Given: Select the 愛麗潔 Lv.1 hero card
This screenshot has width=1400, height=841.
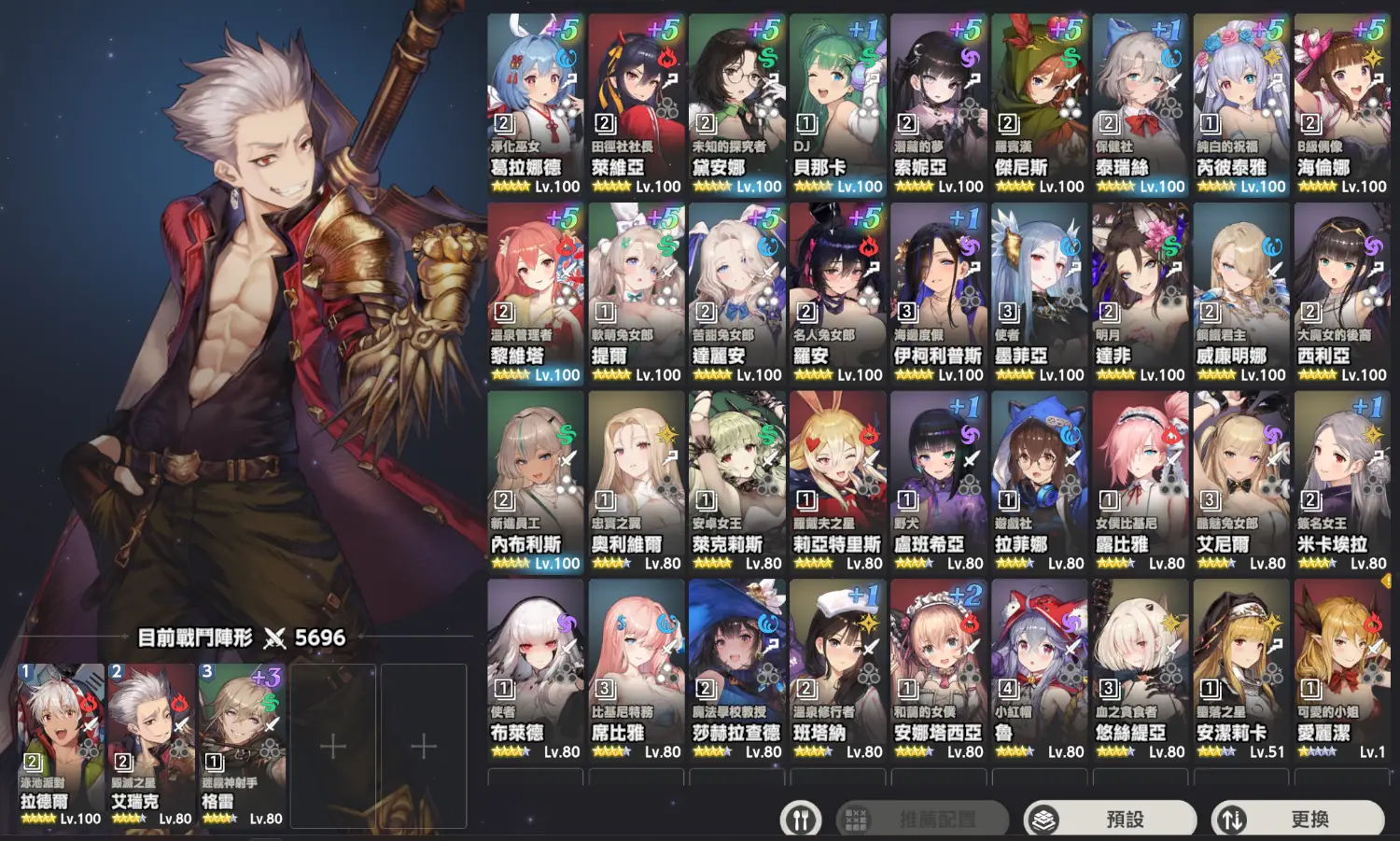Looking at the screenshot, I should pyautogui.click(x=1341, y=669).
